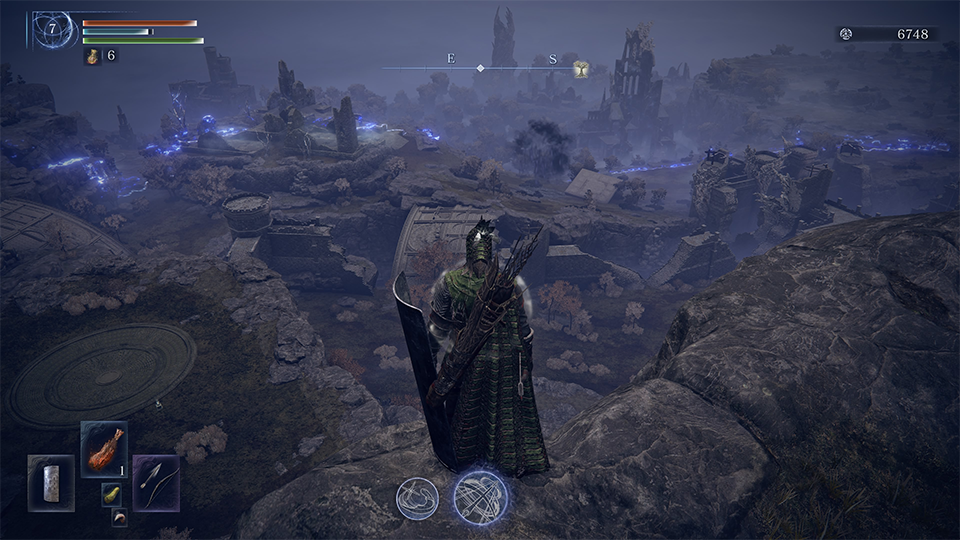Click the small curved claw item slot
960x540 pixels.
click(x=119, y=517)
